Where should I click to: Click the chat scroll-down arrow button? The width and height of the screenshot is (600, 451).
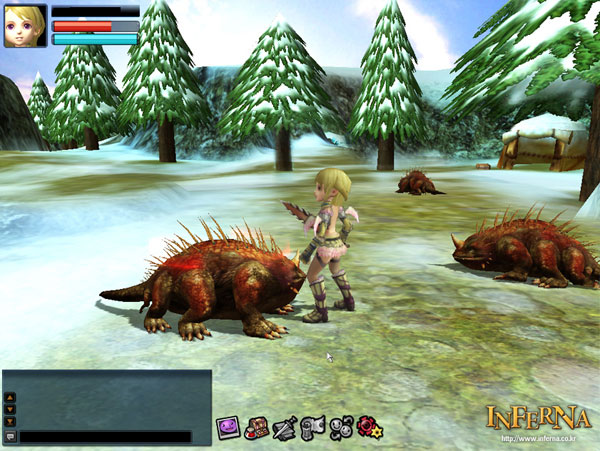click(10, 409)
